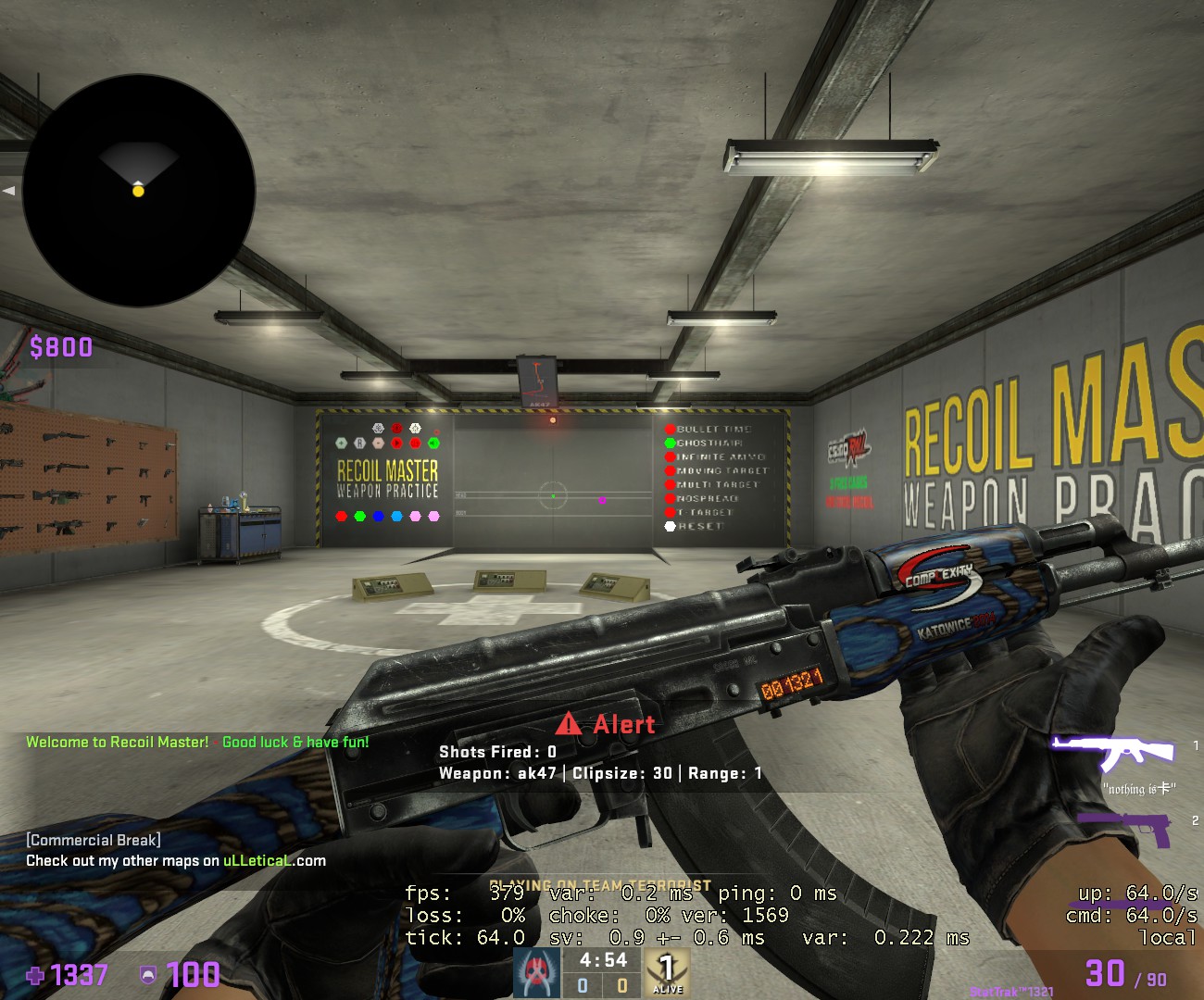Click the "-" hexagon on the control panel
Image resolution: width=1204 pixels, height=1000 pixels.
coord(378,442)
